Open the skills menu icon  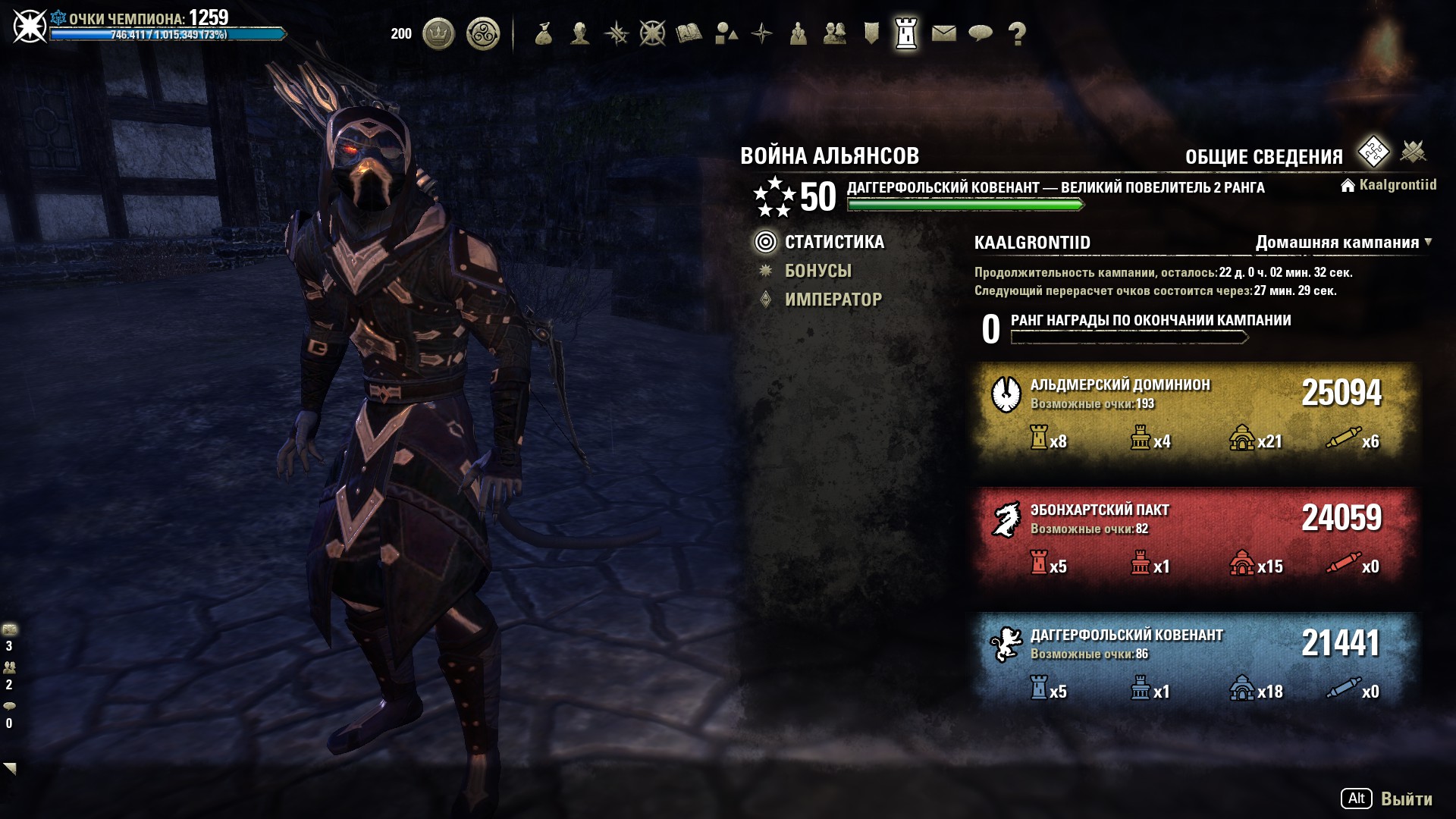[x=617, y=33]
